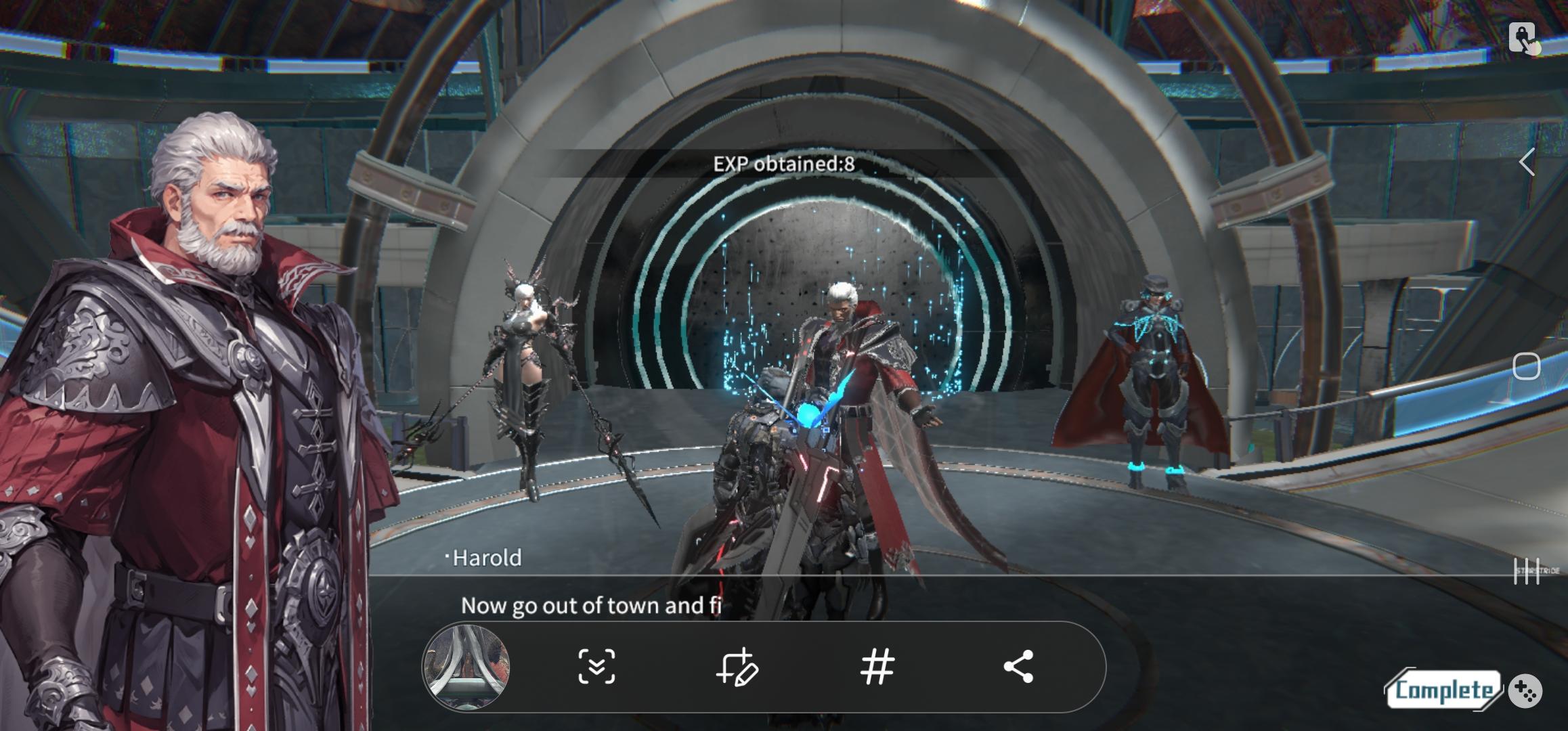The height and width of the screenshot is (731, 1568).
Task: Open the screenshot preview thumbnail
Action: (x=466, y=667)
